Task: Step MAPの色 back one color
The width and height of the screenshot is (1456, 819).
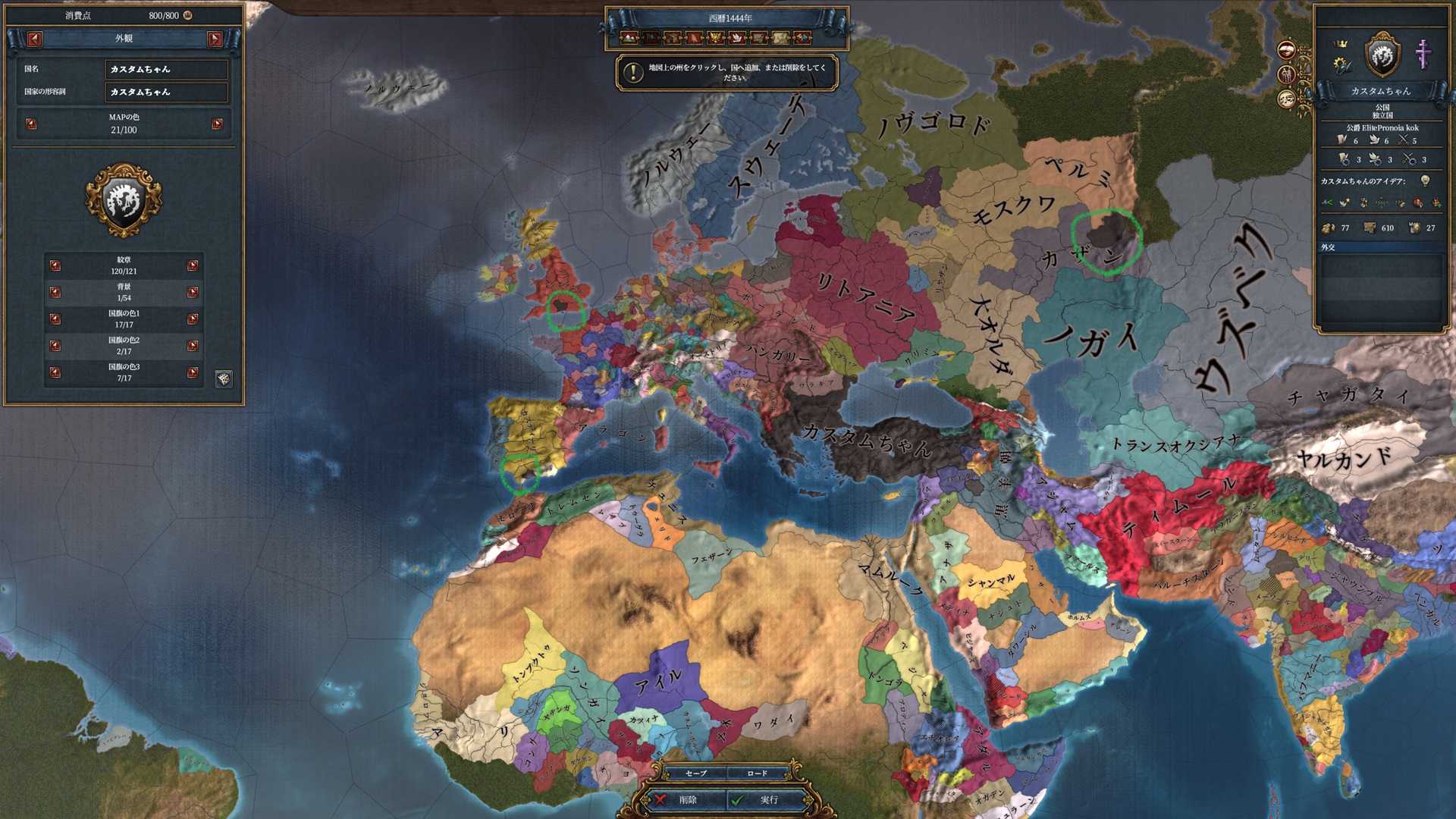Action: (31, 124)
